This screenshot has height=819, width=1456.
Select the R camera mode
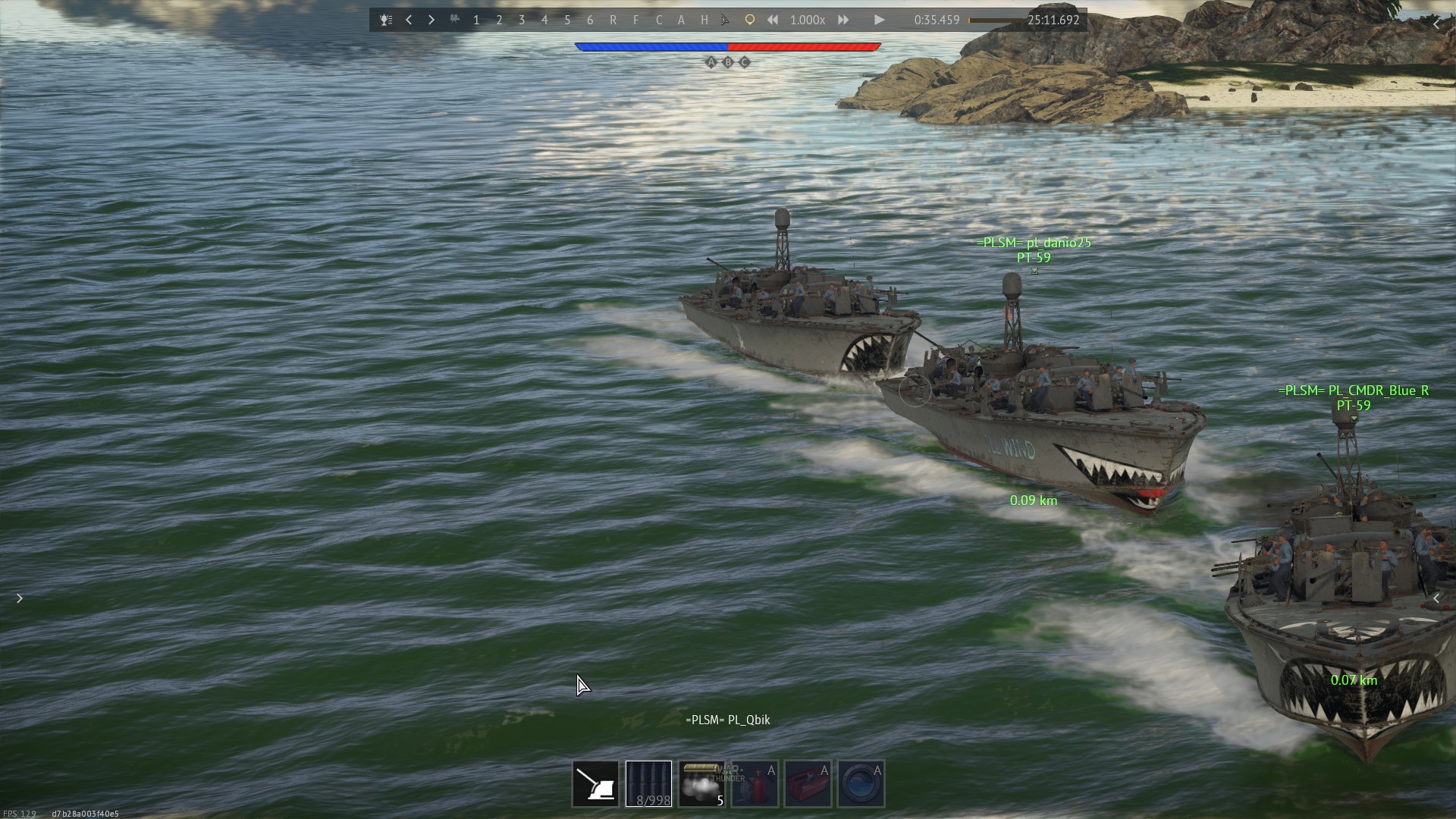(613, 20)
